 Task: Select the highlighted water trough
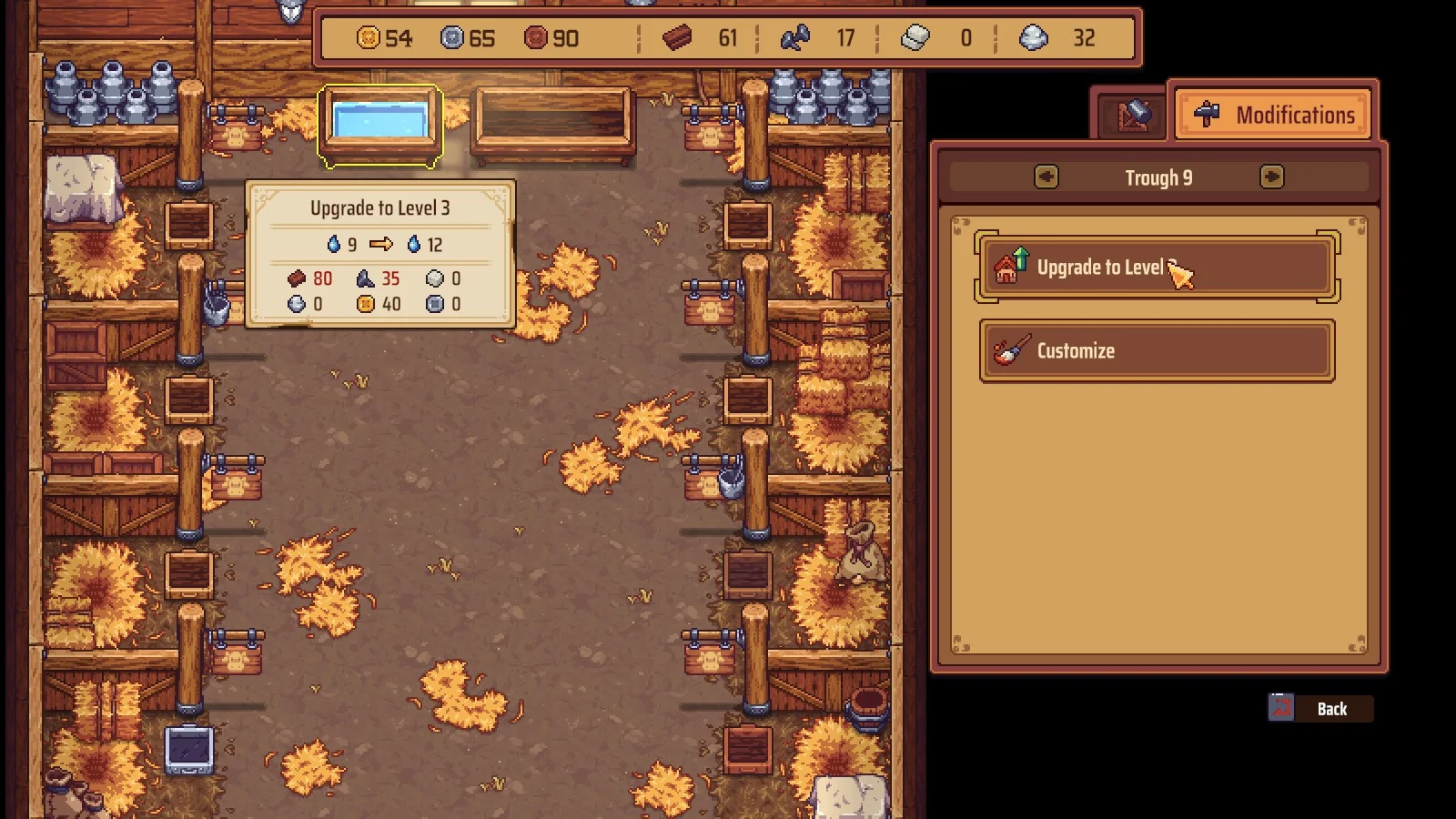pyautogui.click(x=380, y=124)
